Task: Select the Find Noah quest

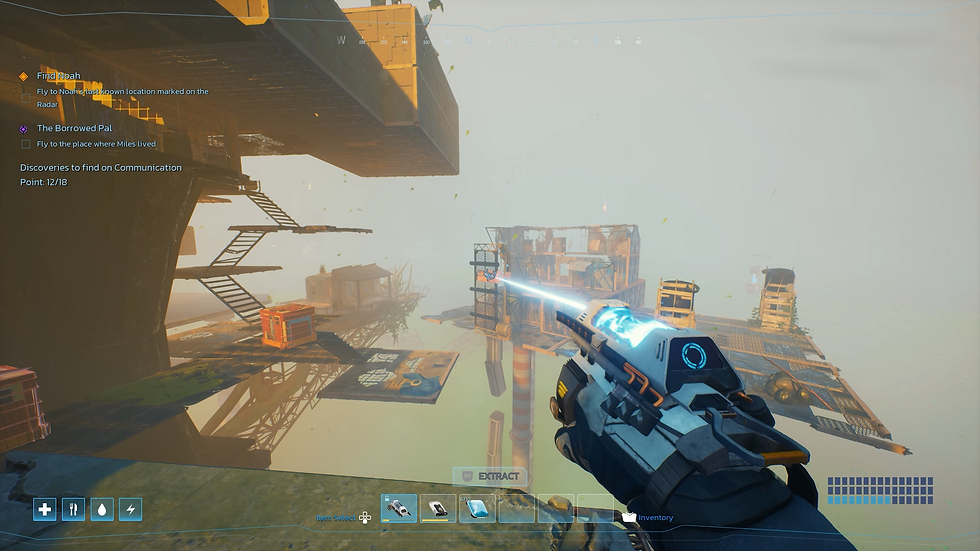Action: pyautogui.click(x=59, y=76)
